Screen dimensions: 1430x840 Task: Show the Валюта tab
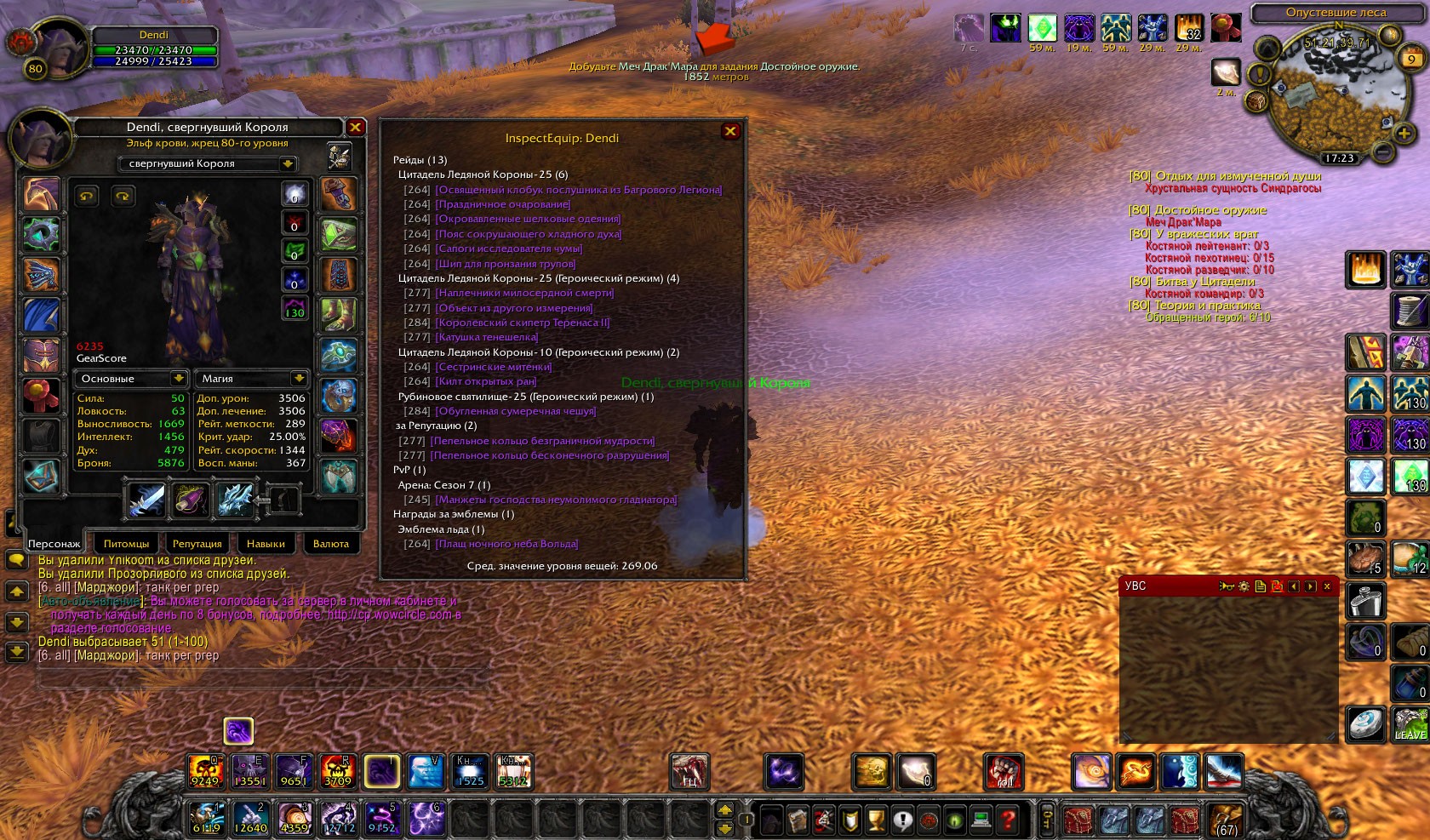tap(330, 544)
